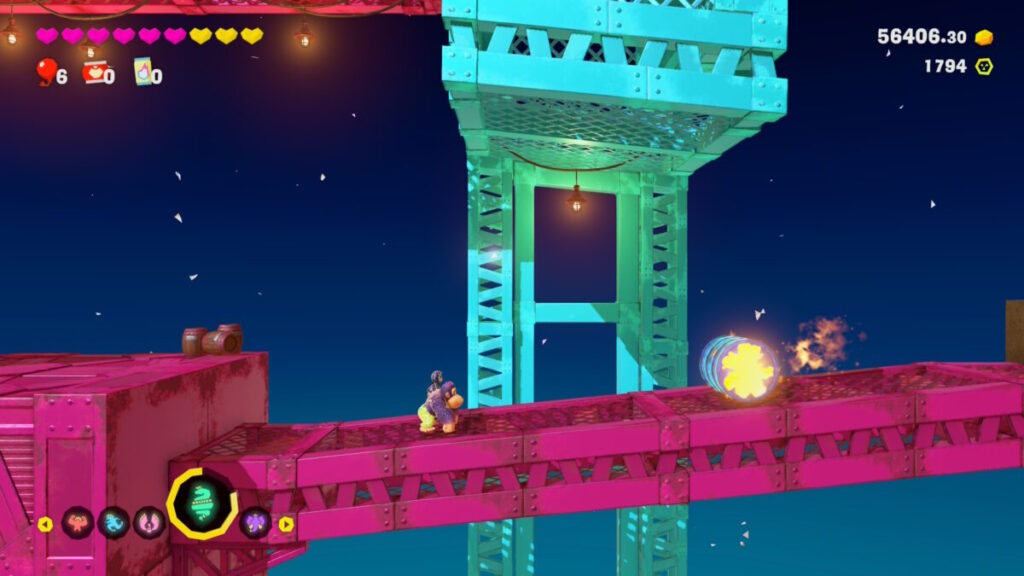The height and width of the screenshot is (576, 1024).
Task: Choose the red gorilla transformation icon
Action: point(78,523)
